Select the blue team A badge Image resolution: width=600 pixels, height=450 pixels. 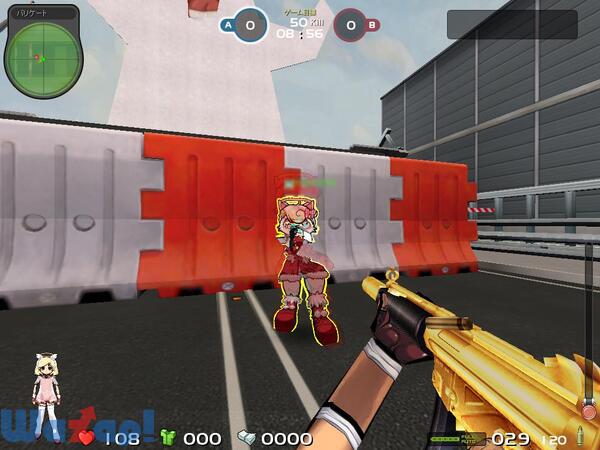[x=229, y=24]
